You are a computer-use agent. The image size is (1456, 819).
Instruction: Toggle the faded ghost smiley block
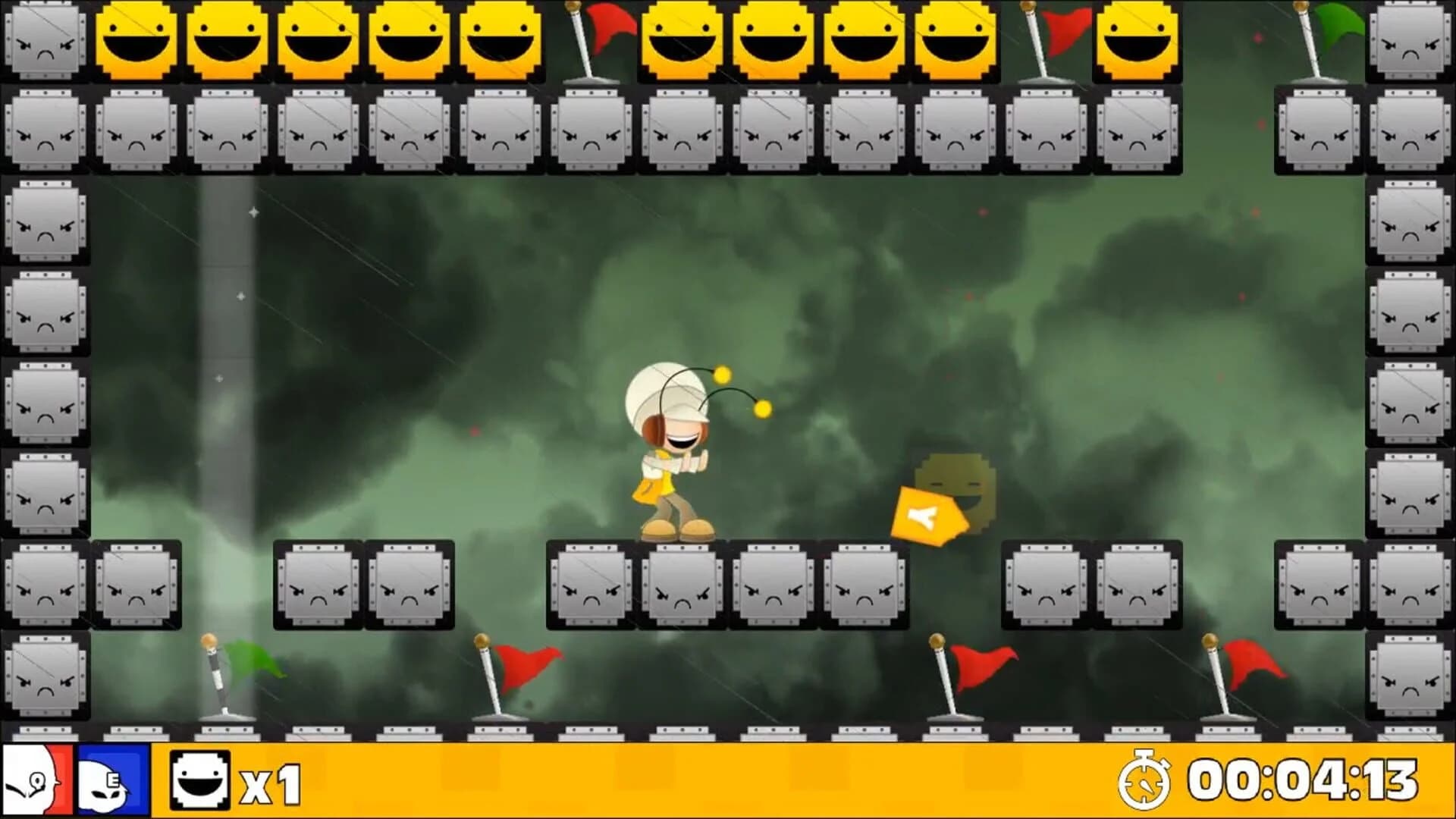tap(959, 485)
